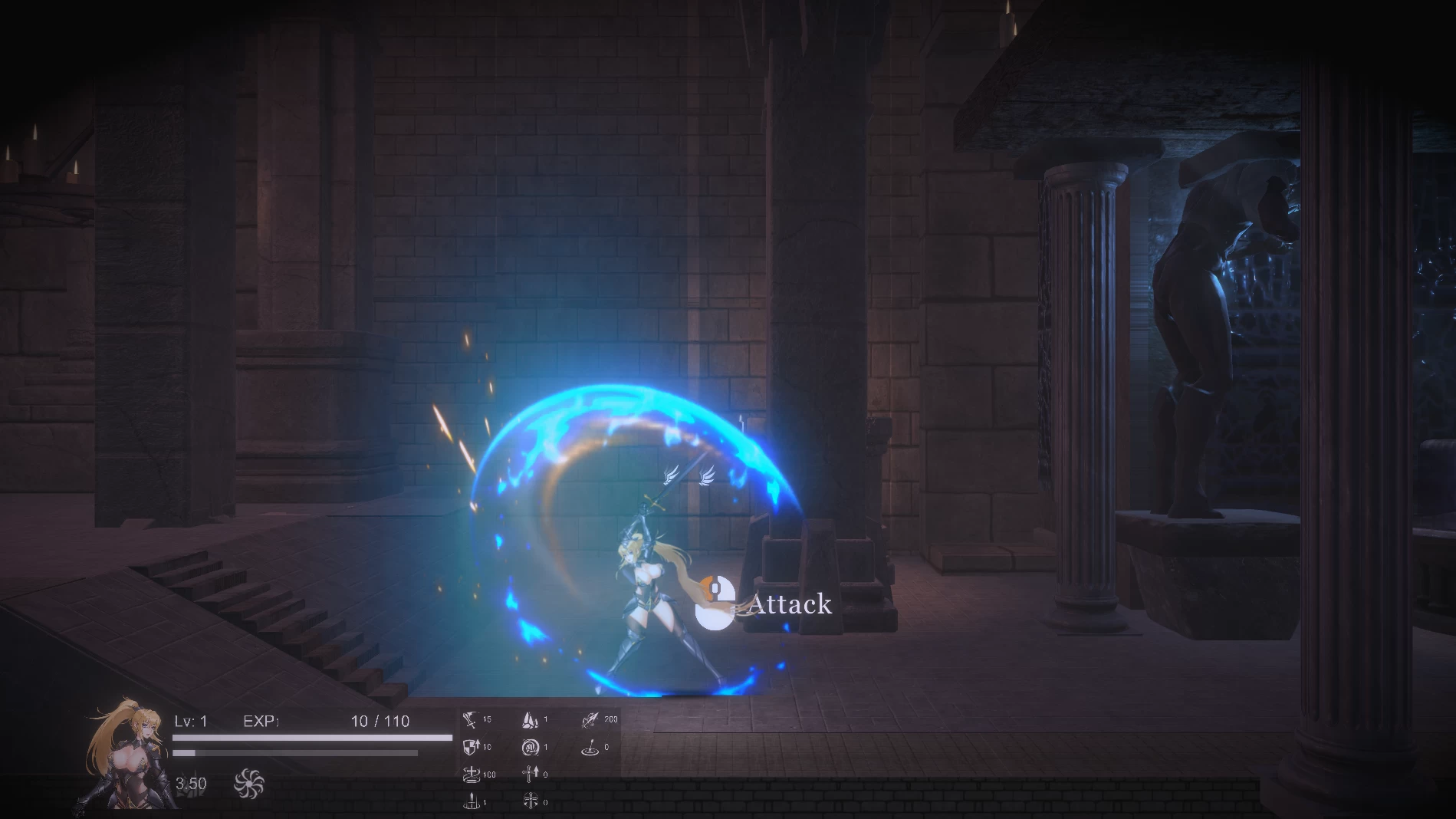
Task: Select the skill icon on 3.50 cooldown
Action: click(x=191, y=783)
